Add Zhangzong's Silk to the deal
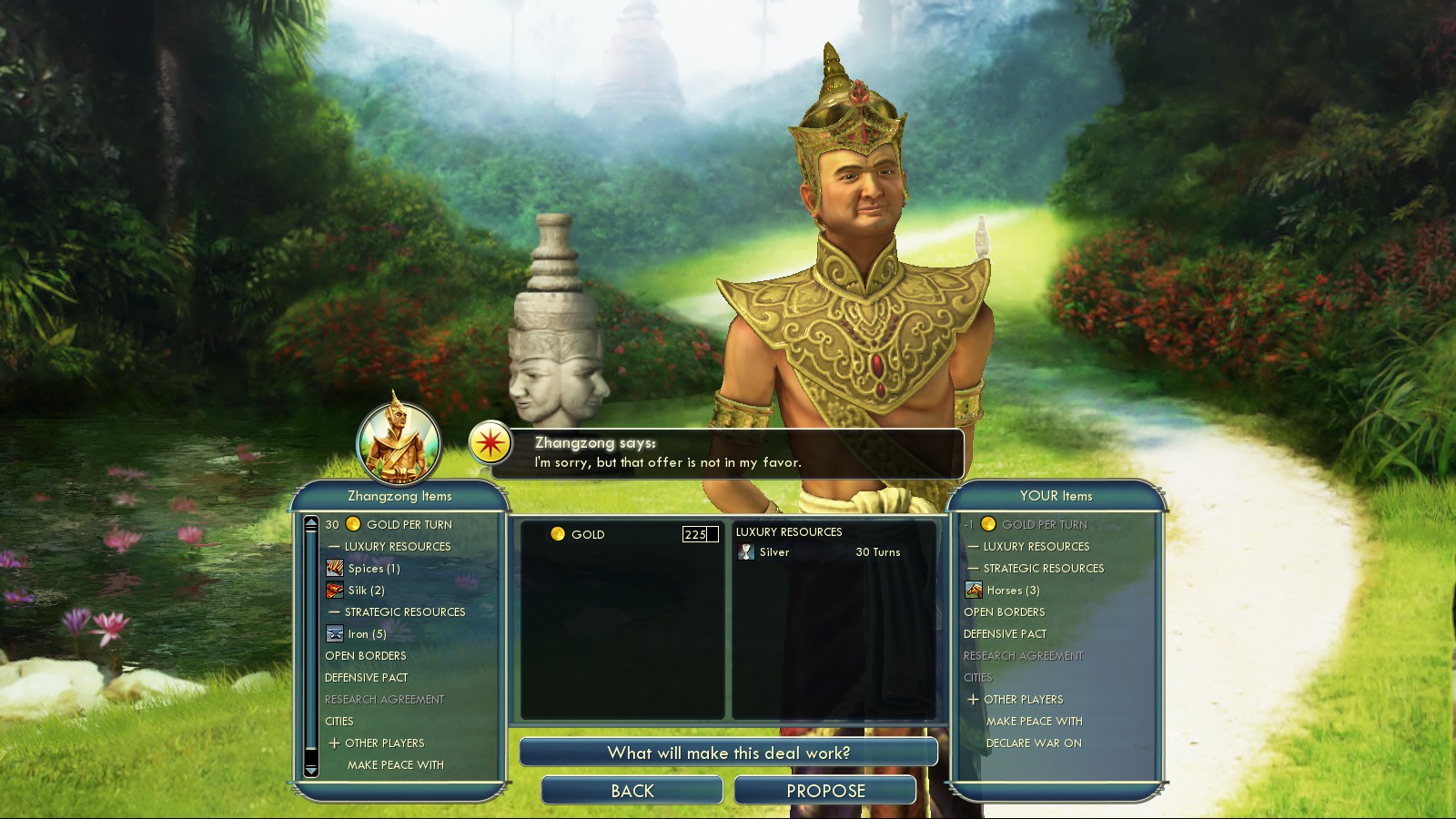The height and width of the screenshot is (819, 1456). [x=366, y=591]
